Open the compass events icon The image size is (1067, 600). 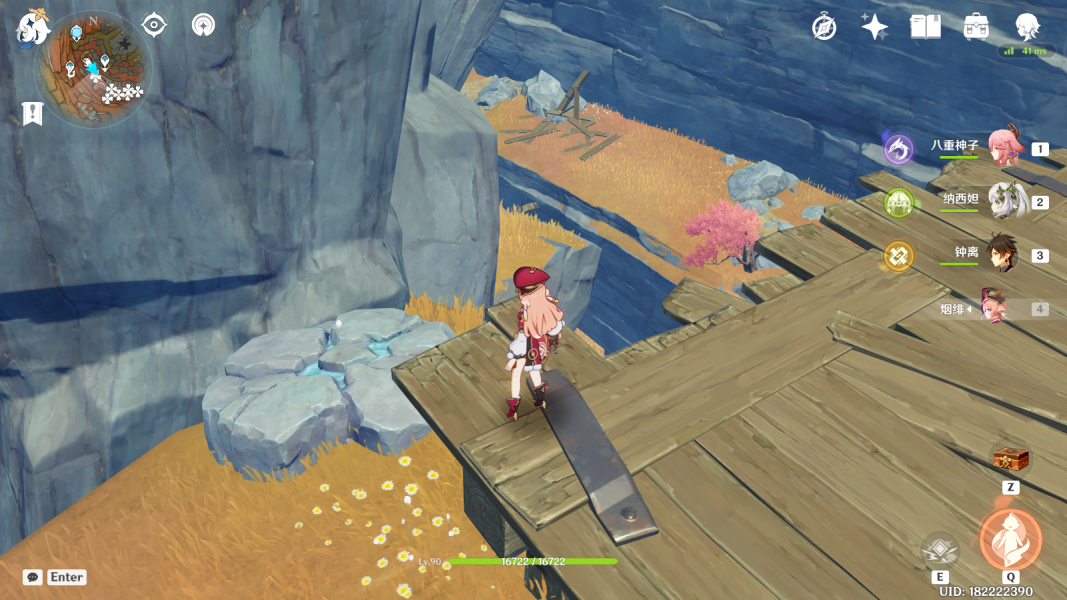point(824,27)
